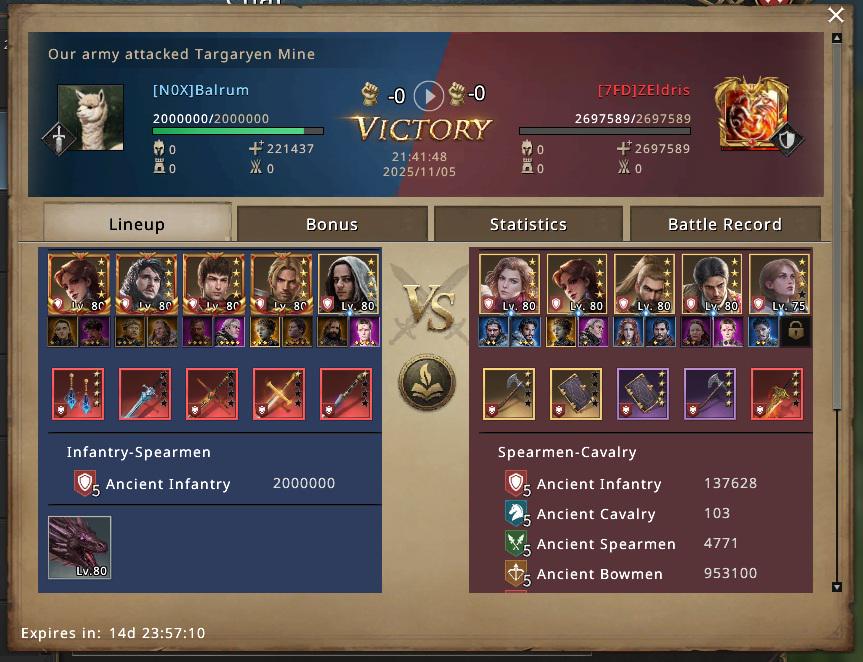Inspect the golden crossed swords equipment slot
863x662 pixels.
[x=279, y=394]
